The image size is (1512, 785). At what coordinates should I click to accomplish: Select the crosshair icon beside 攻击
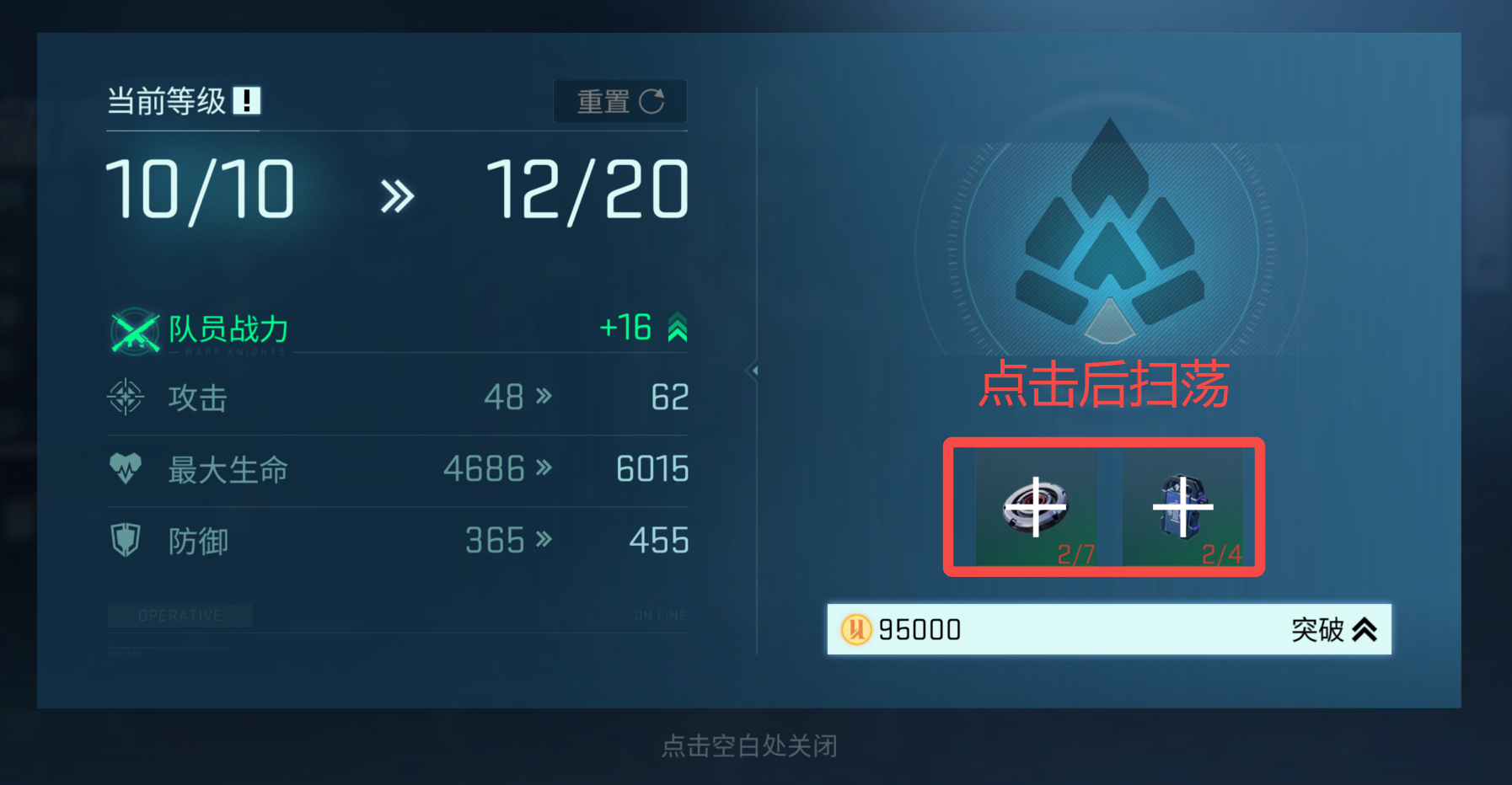126,398
